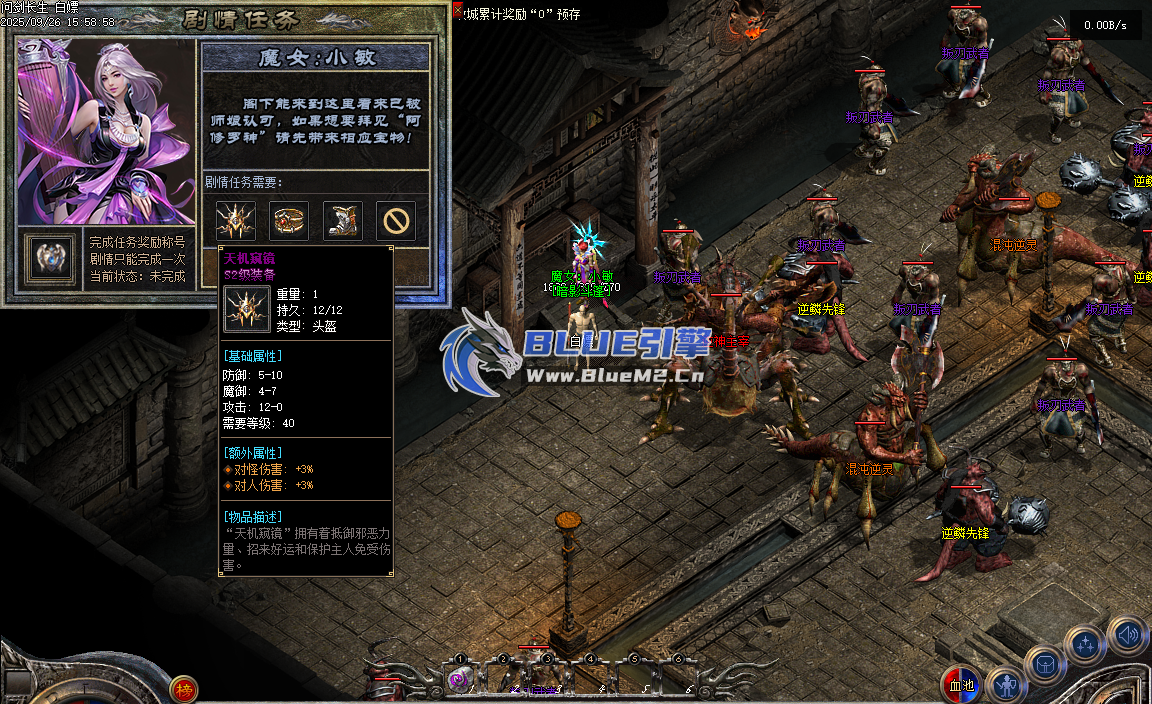This screenshot has height=704, width=1152.
Task: Click the reward title emblem icon
Action: [50, 258]
